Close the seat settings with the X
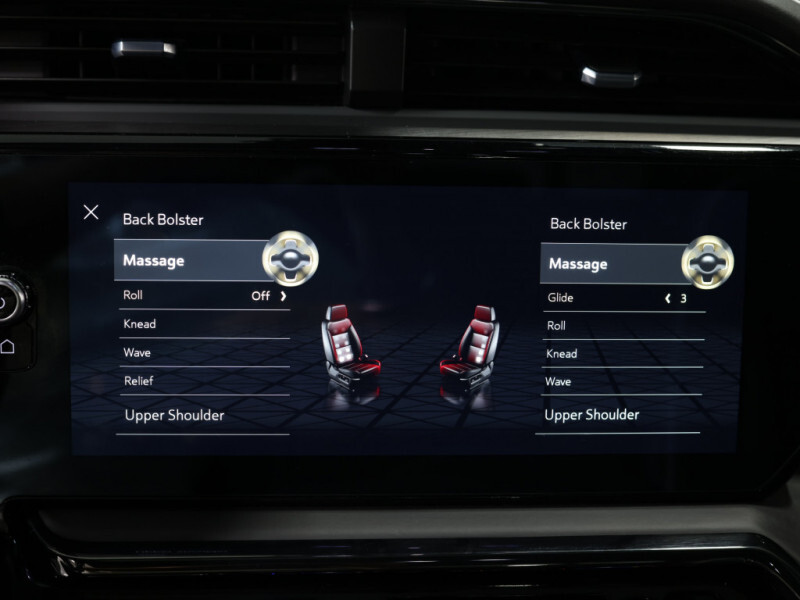The image size is (800, 600). click(91, 212)
